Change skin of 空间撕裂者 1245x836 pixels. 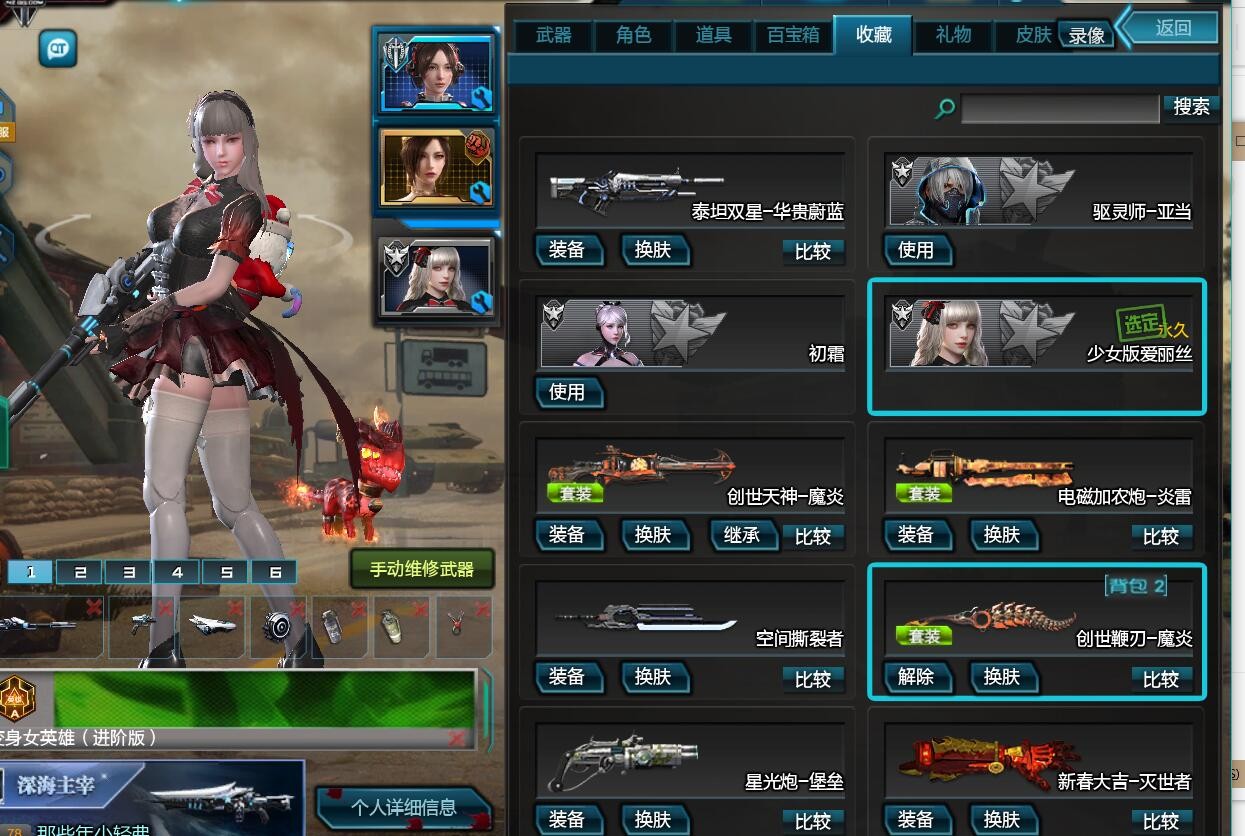[x=653, y=678]
